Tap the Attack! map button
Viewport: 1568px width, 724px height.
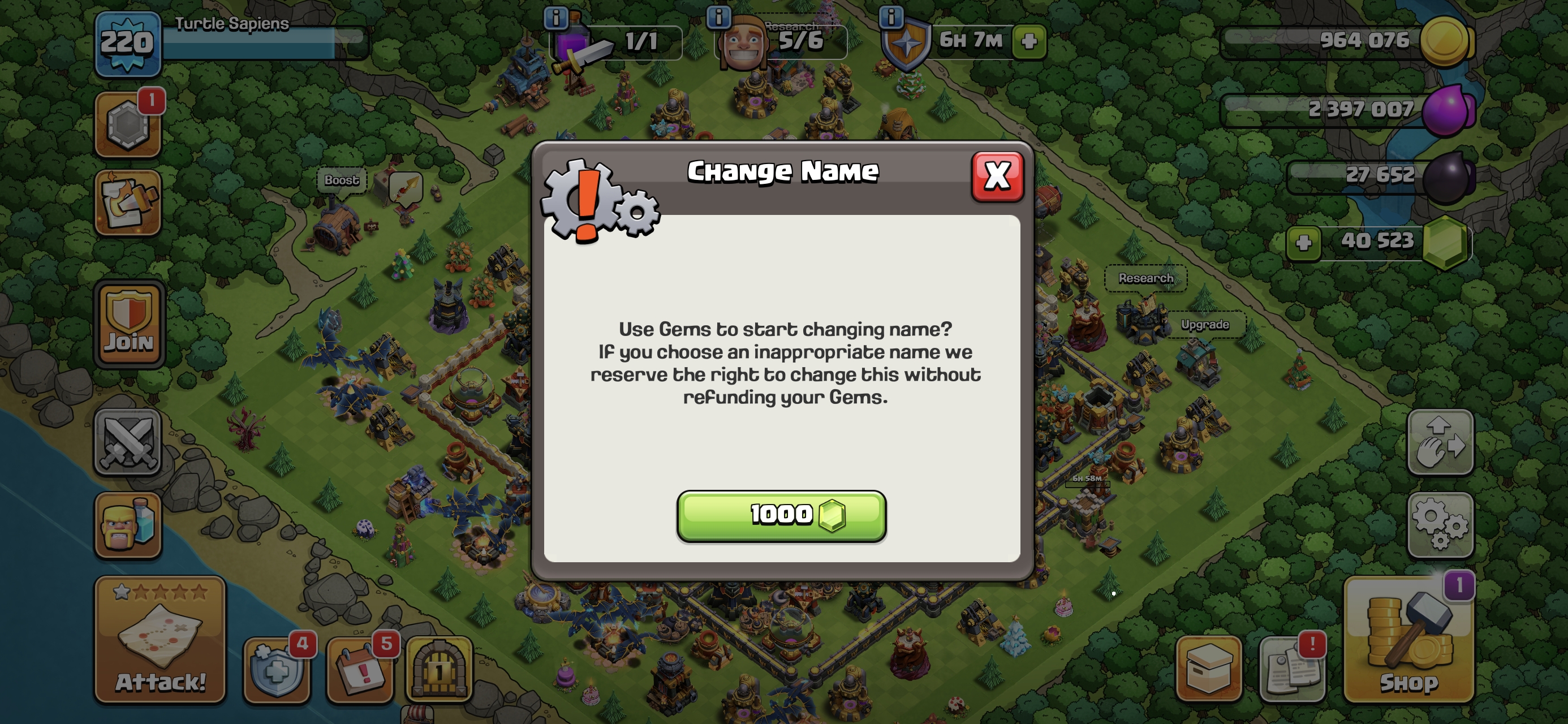pos(160,639)
